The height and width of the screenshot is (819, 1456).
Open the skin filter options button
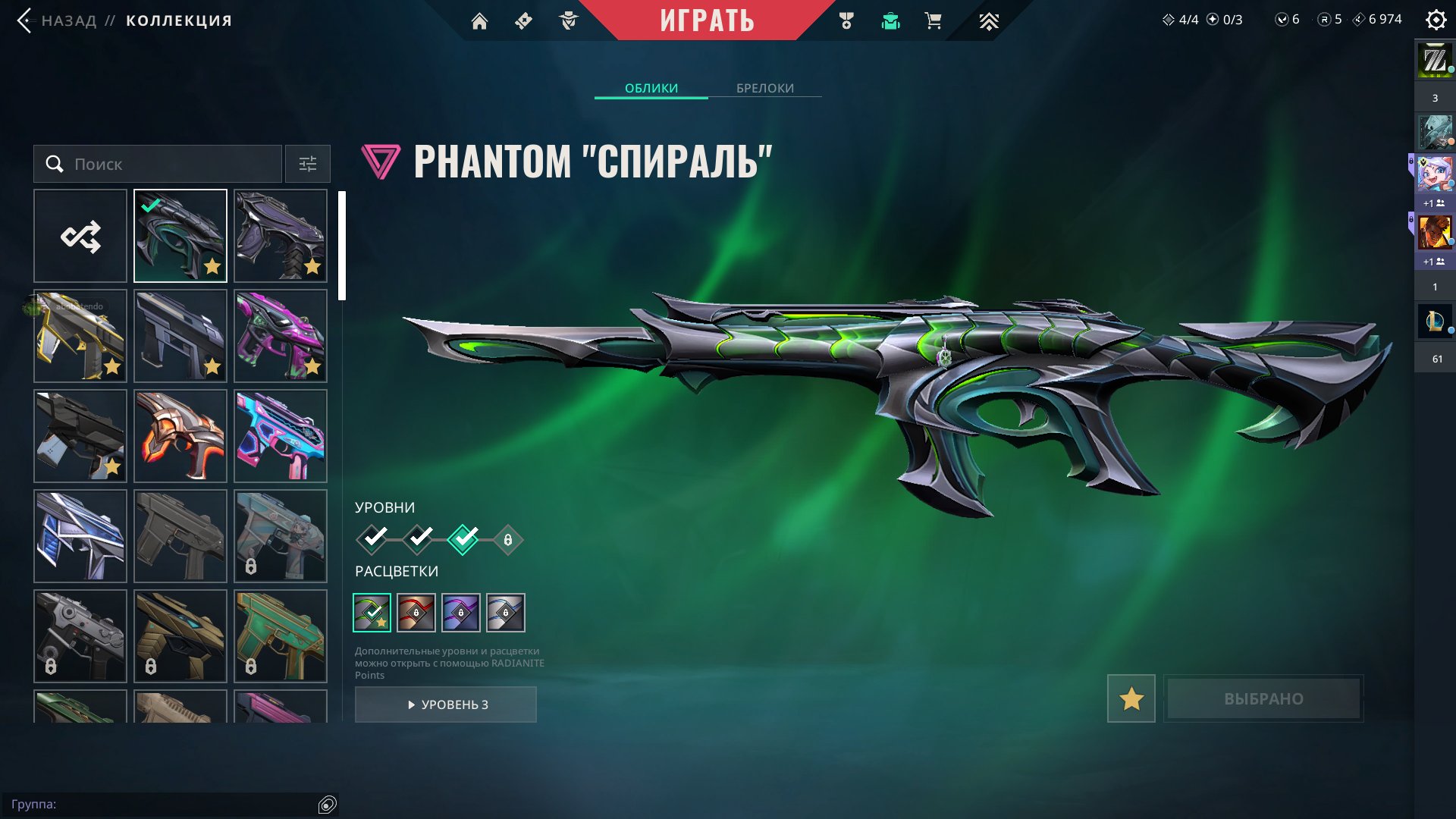pos(307,164)
